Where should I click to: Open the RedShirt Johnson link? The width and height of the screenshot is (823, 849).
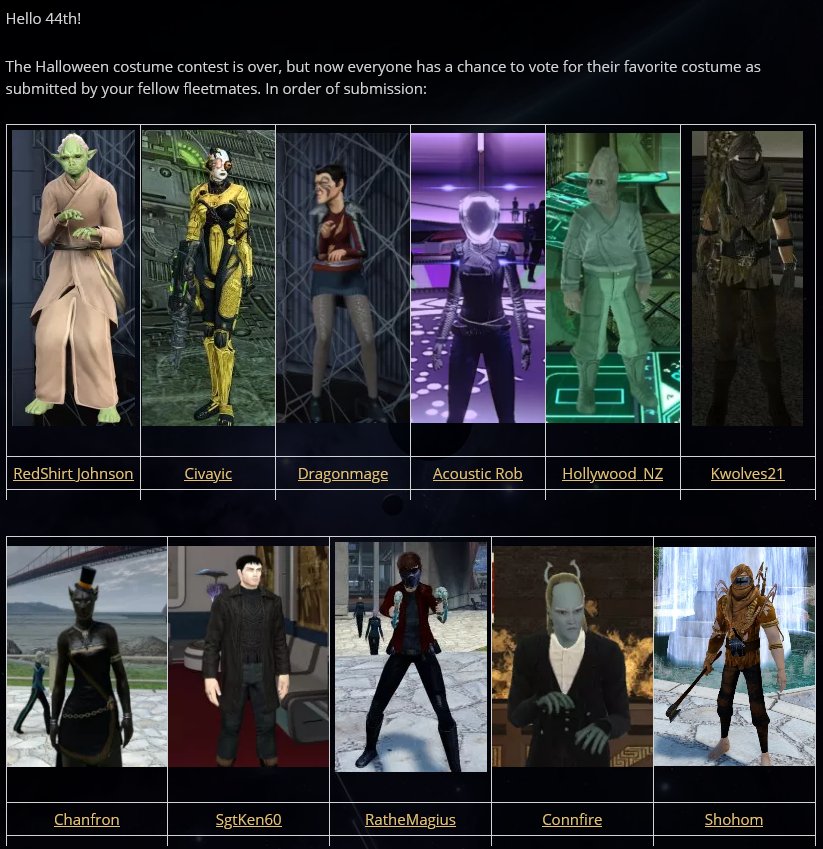coord(73,473)
